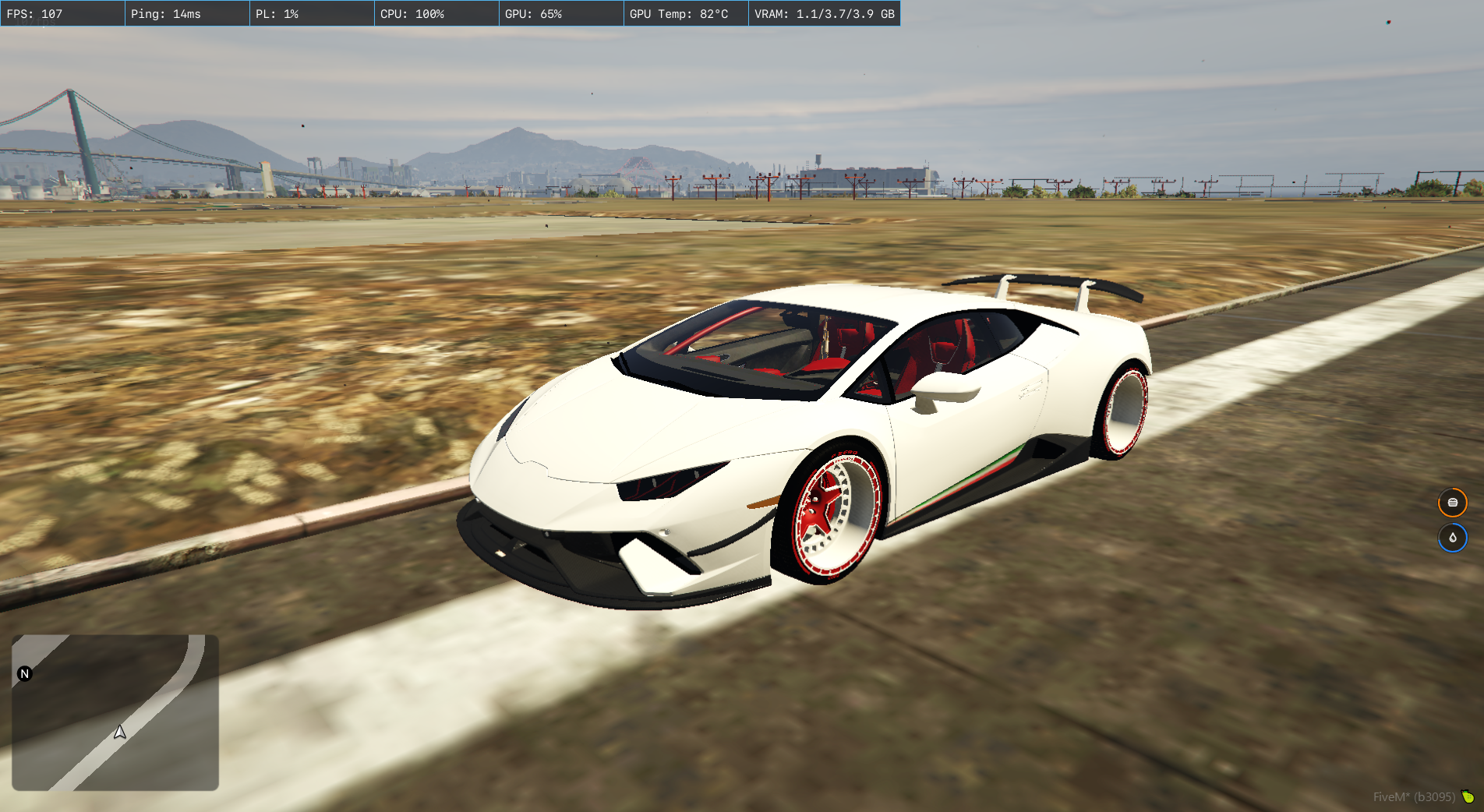Screen dimensions: 1484x812
Task: Click the water drop thirst icon
Action: pyautogui.click(x=1452, y=538)
